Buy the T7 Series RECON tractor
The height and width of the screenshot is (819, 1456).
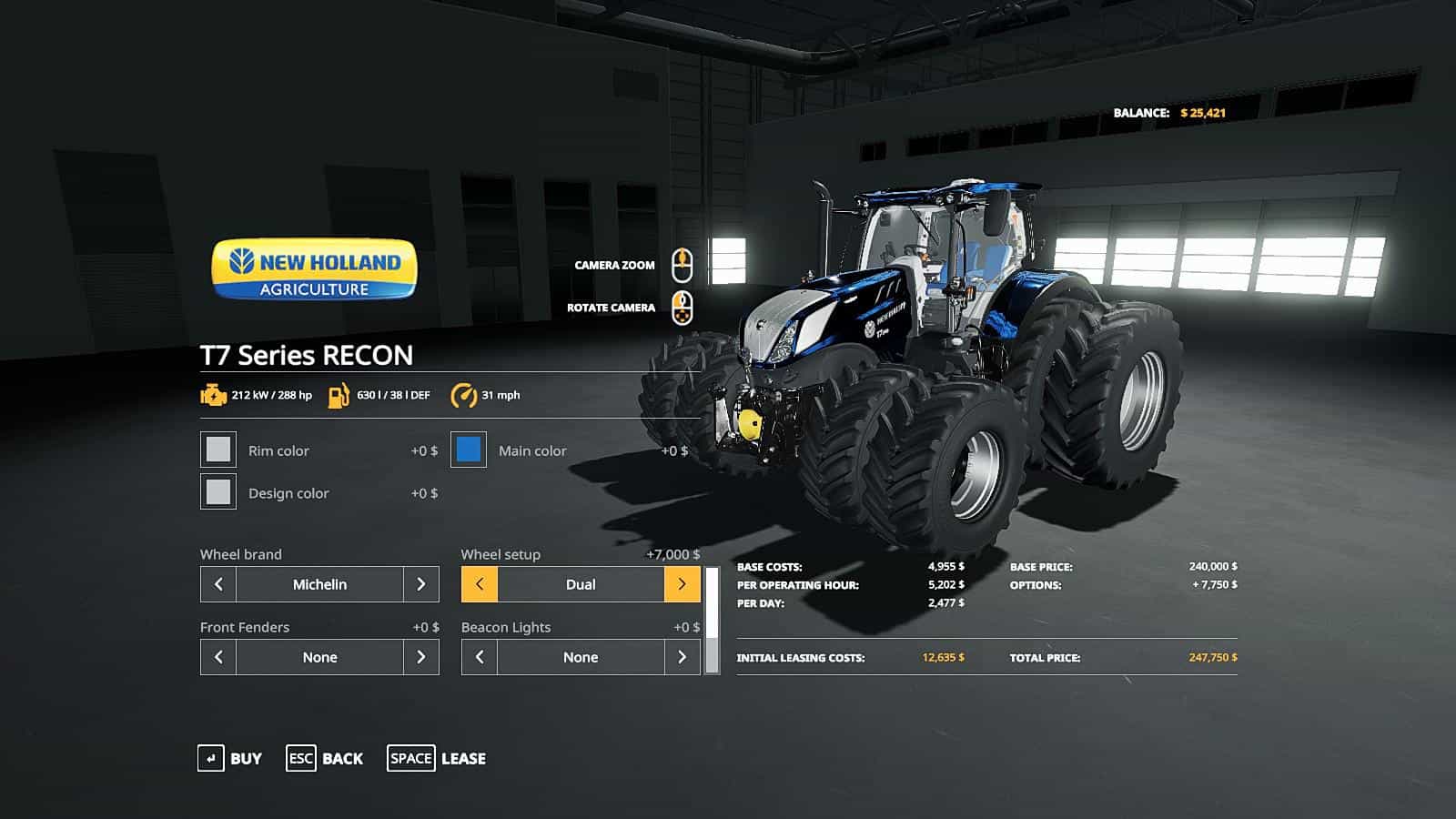pyautogui.click(x=230, y=758)
